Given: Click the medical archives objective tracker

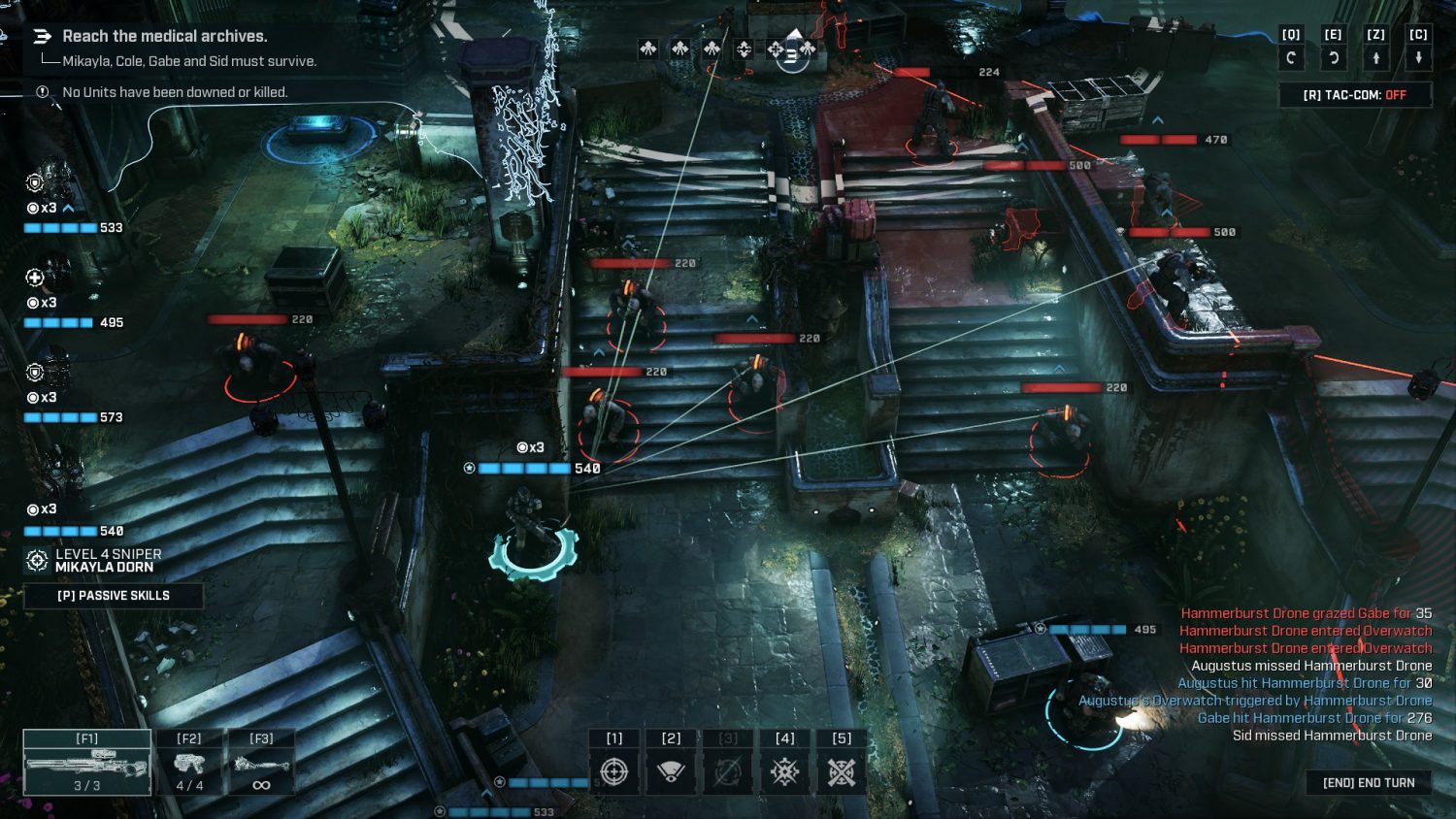Looking at the screenshot, I should point(164,37).
